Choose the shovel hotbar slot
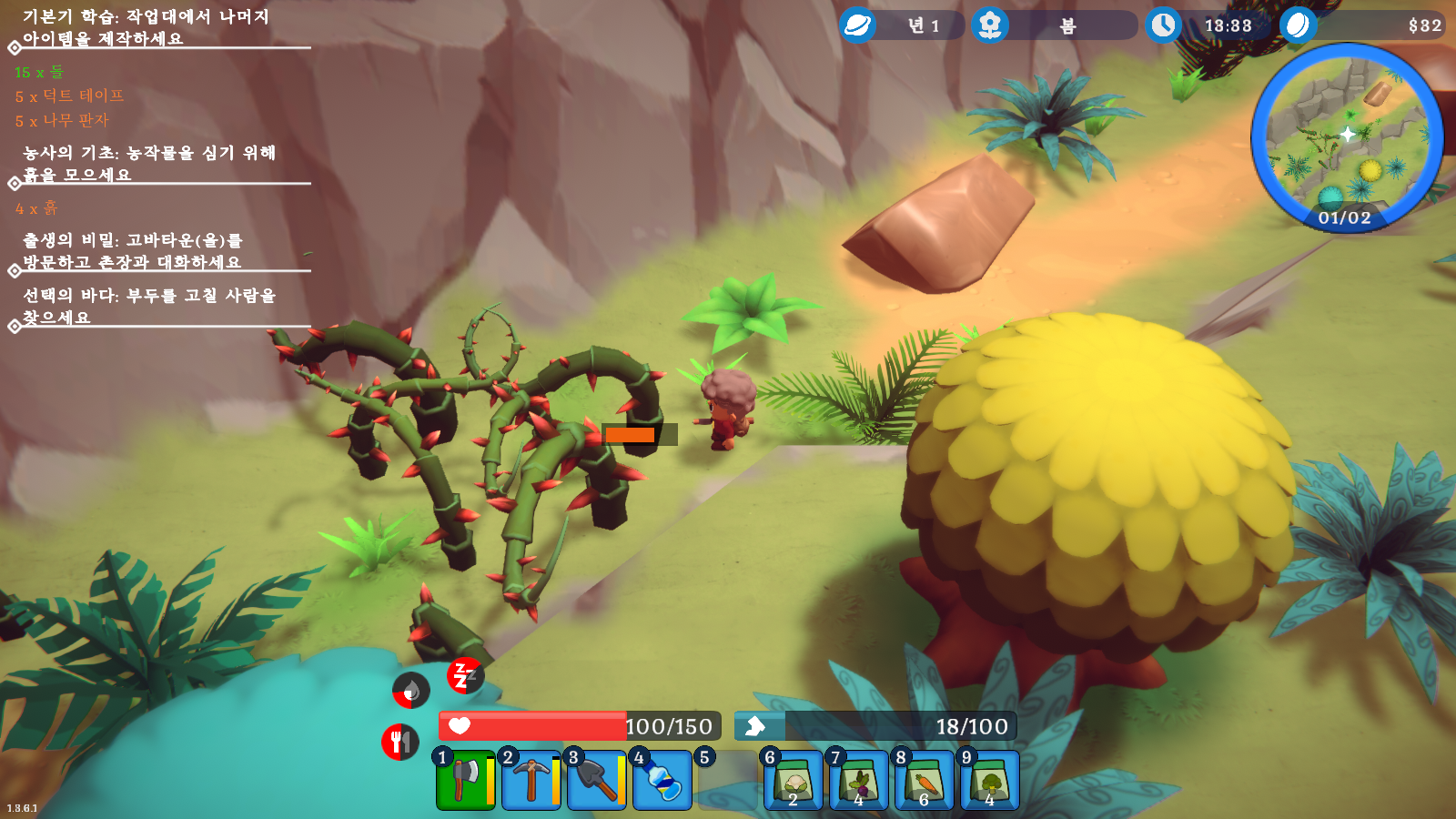 click(596, 780)
